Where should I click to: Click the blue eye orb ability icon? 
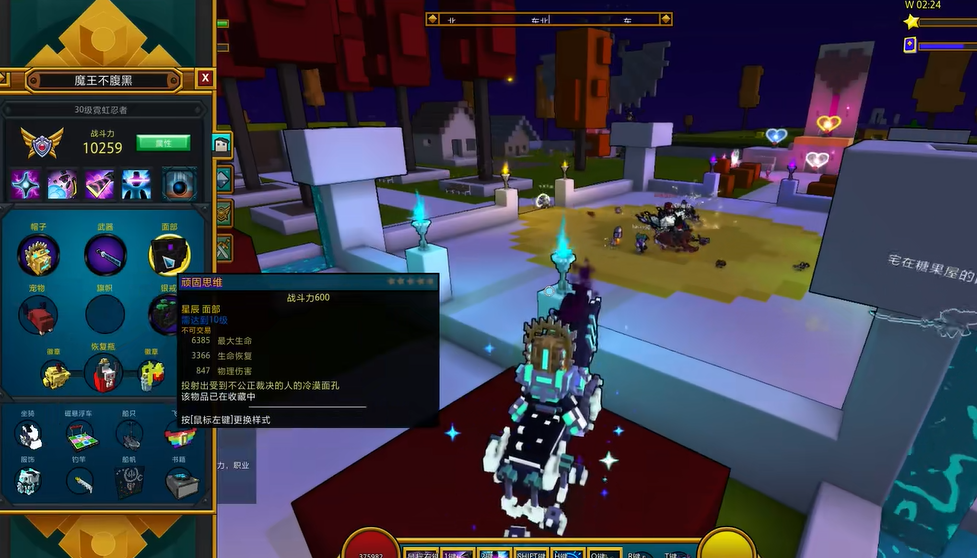click(x=180, y=184)
